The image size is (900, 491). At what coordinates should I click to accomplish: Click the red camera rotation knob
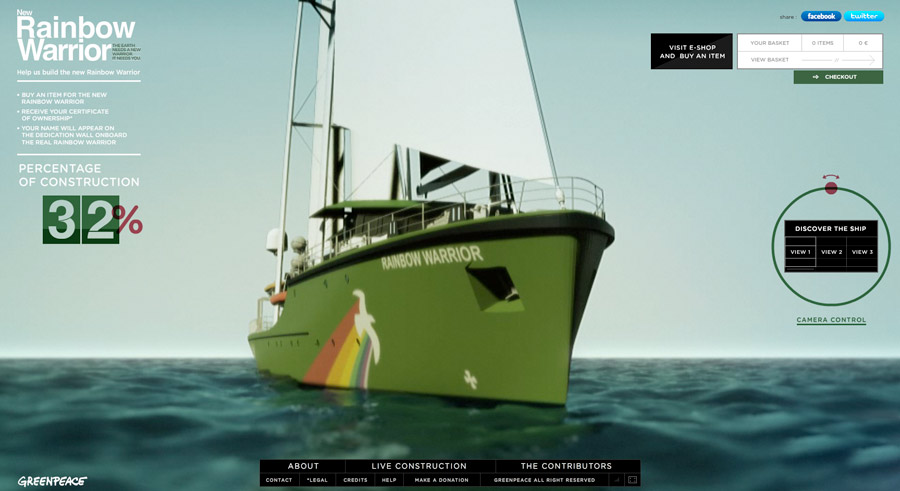[x=831, y=187]
